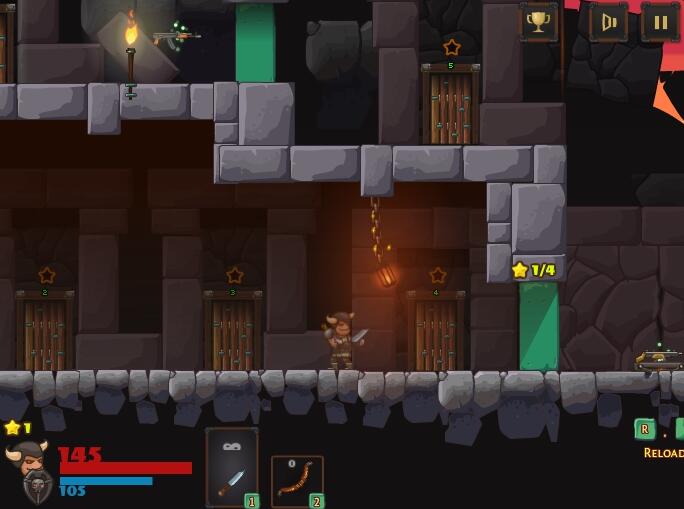Image resolution: width=684 pixels, height=509 pixels.
Task: Select the bow weapon slot
Action: (297, 480)
